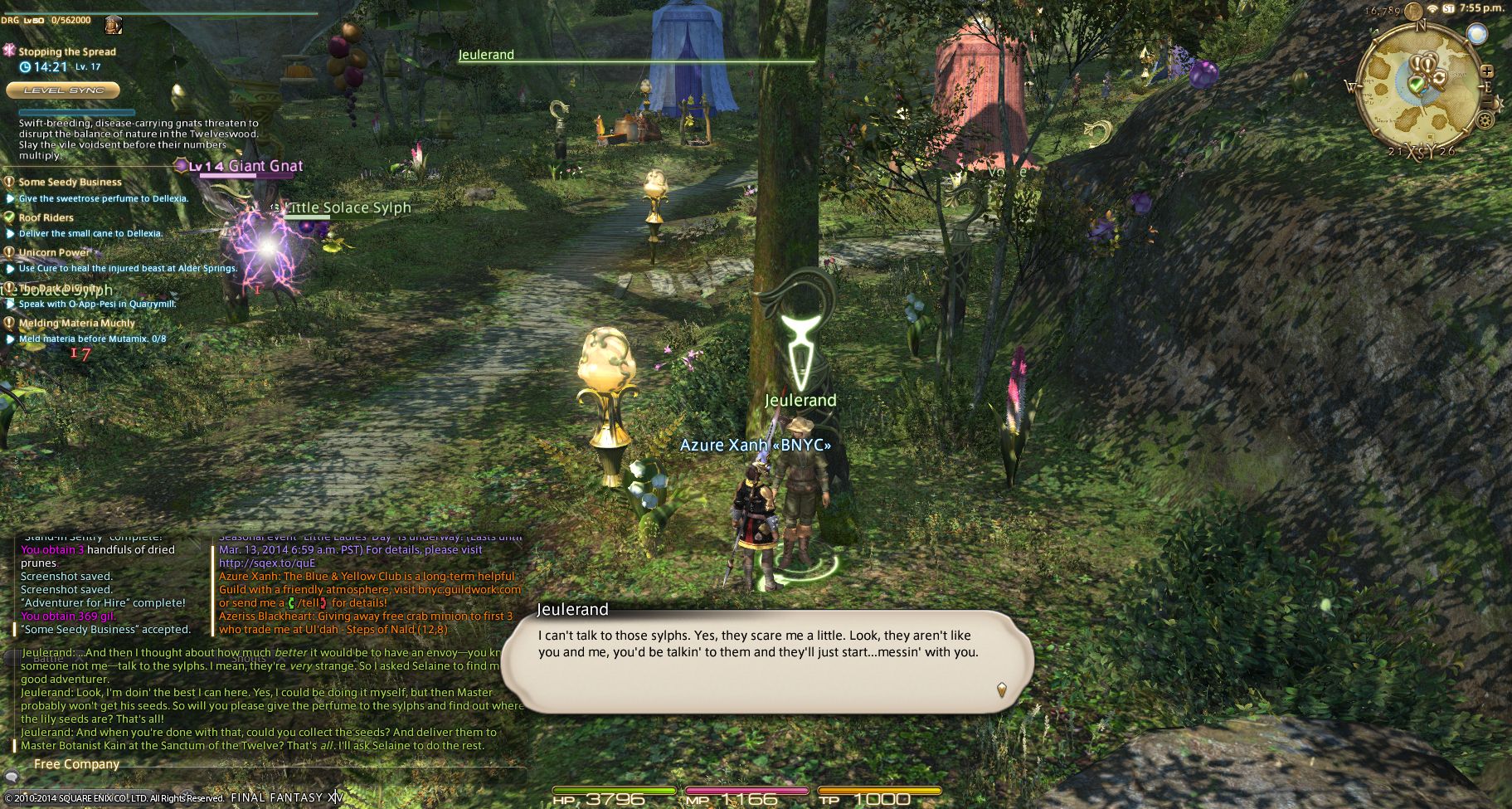Select the Some Seedy Business quest
Viewport: 1512px width, 809px height.
[70, 183]
